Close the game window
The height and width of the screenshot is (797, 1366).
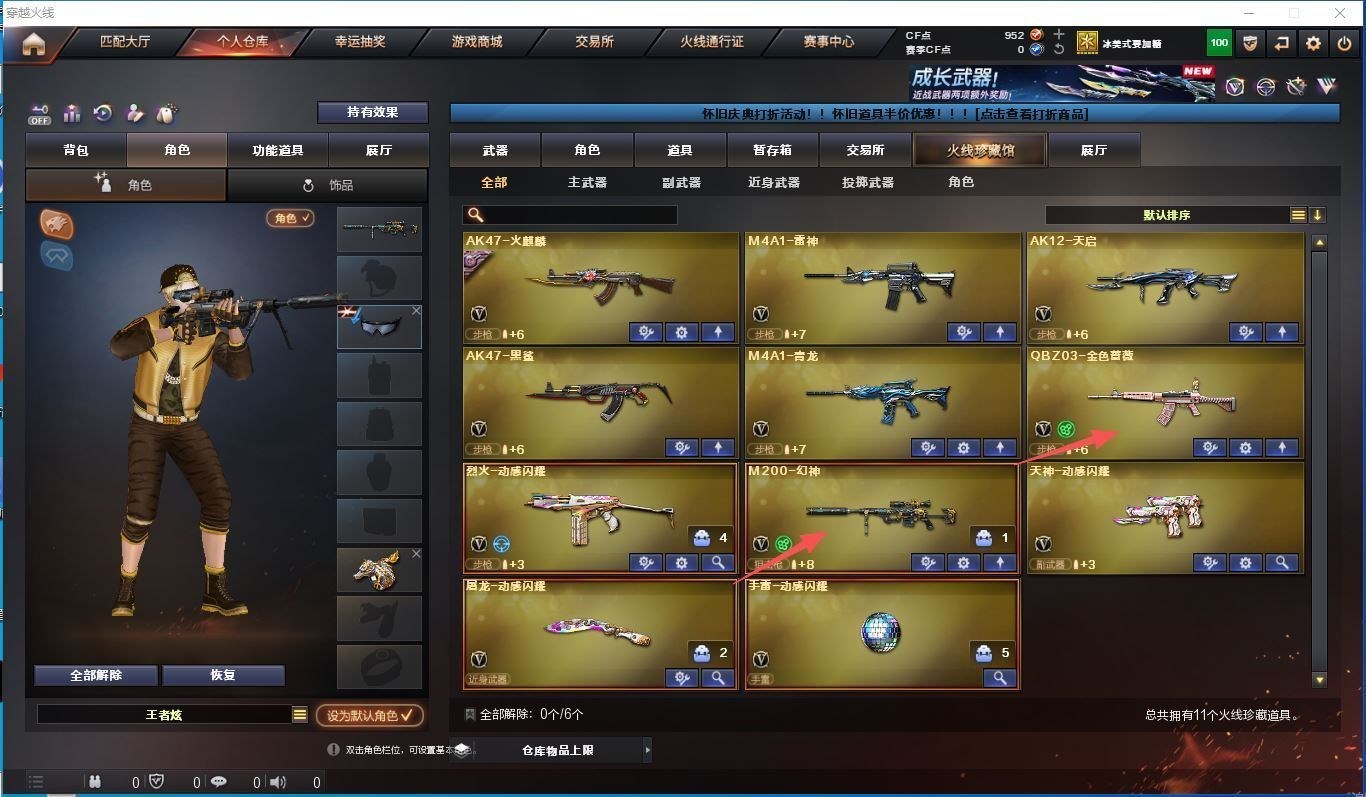click(x=1340, y=13)
